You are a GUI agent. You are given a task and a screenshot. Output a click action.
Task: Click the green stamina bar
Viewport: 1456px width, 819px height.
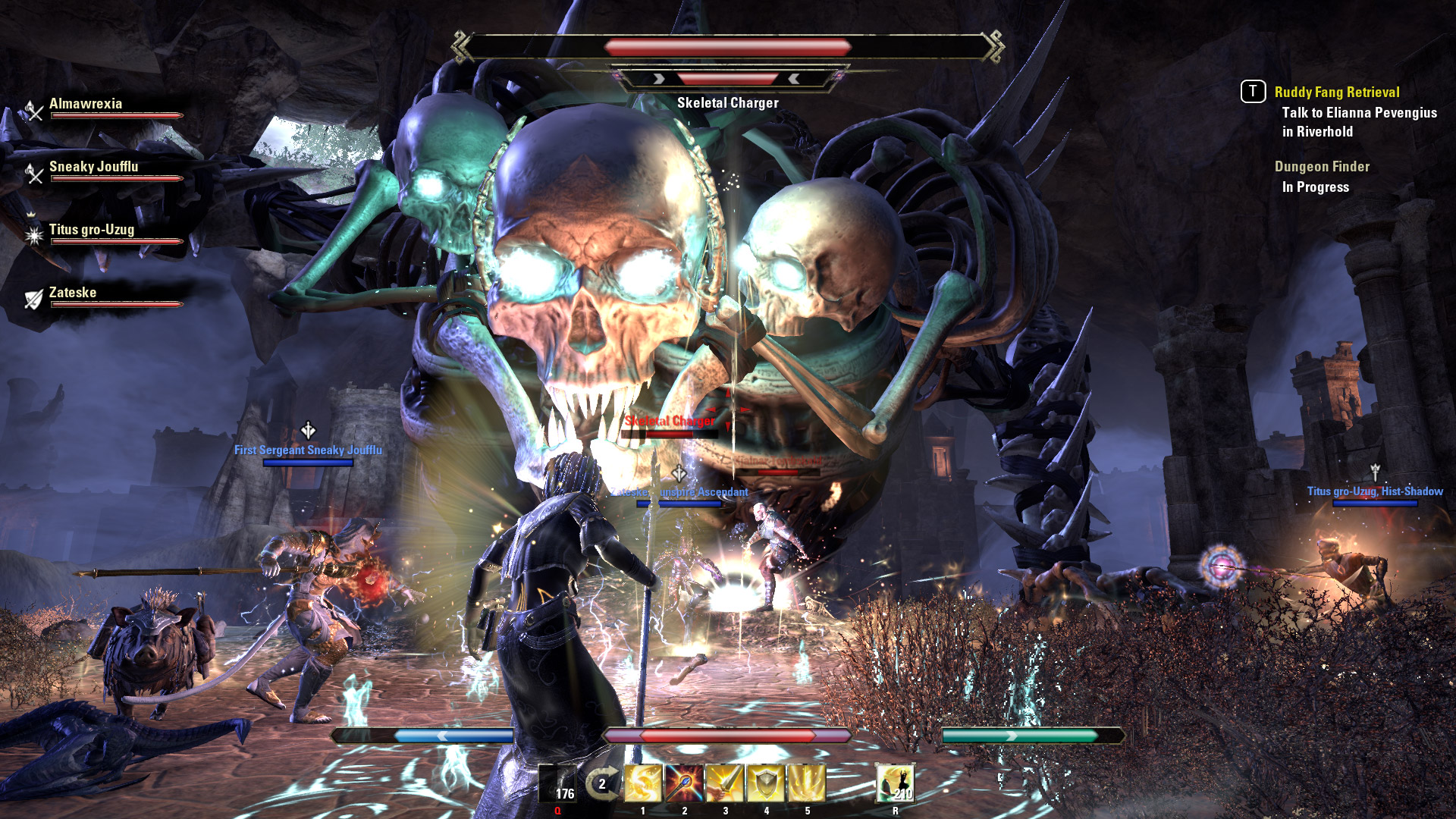tap(1020, 733)
